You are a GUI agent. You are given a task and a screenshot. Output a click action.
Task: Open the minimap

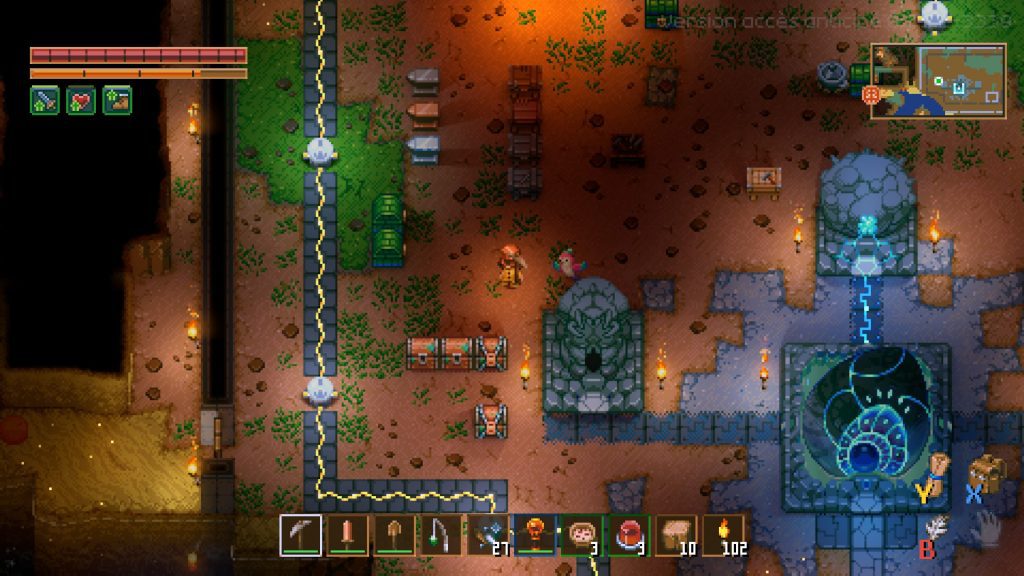[937, 81]
